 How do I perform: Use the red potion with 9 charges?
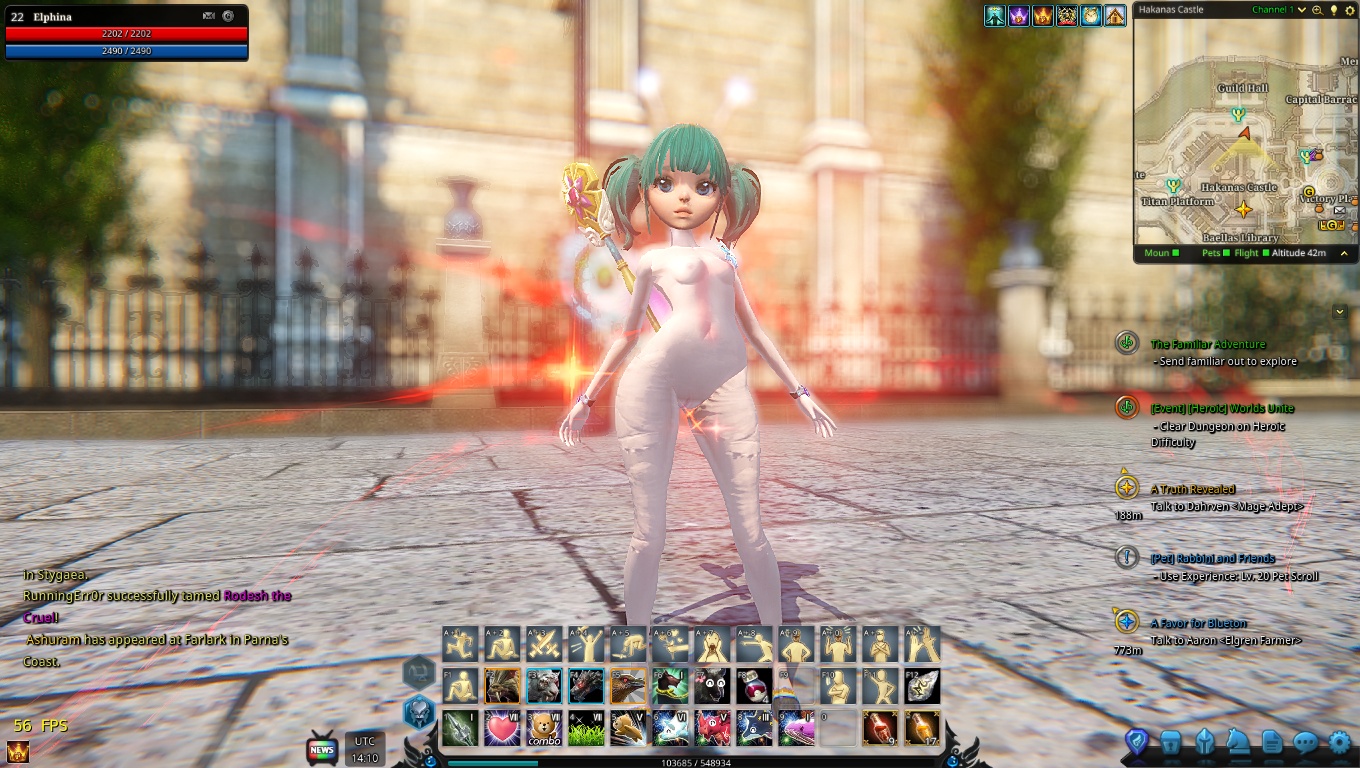coord(880,727)
